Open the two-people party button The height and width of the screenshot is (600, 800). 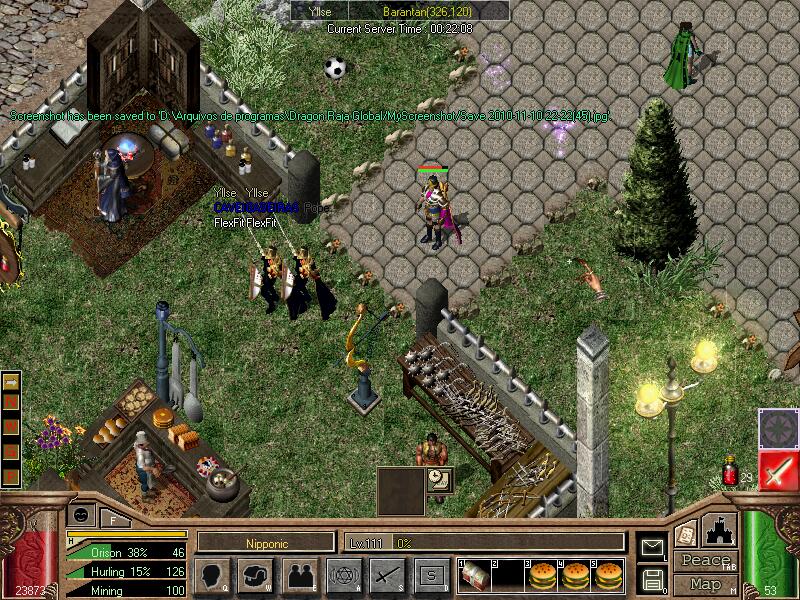300,575
